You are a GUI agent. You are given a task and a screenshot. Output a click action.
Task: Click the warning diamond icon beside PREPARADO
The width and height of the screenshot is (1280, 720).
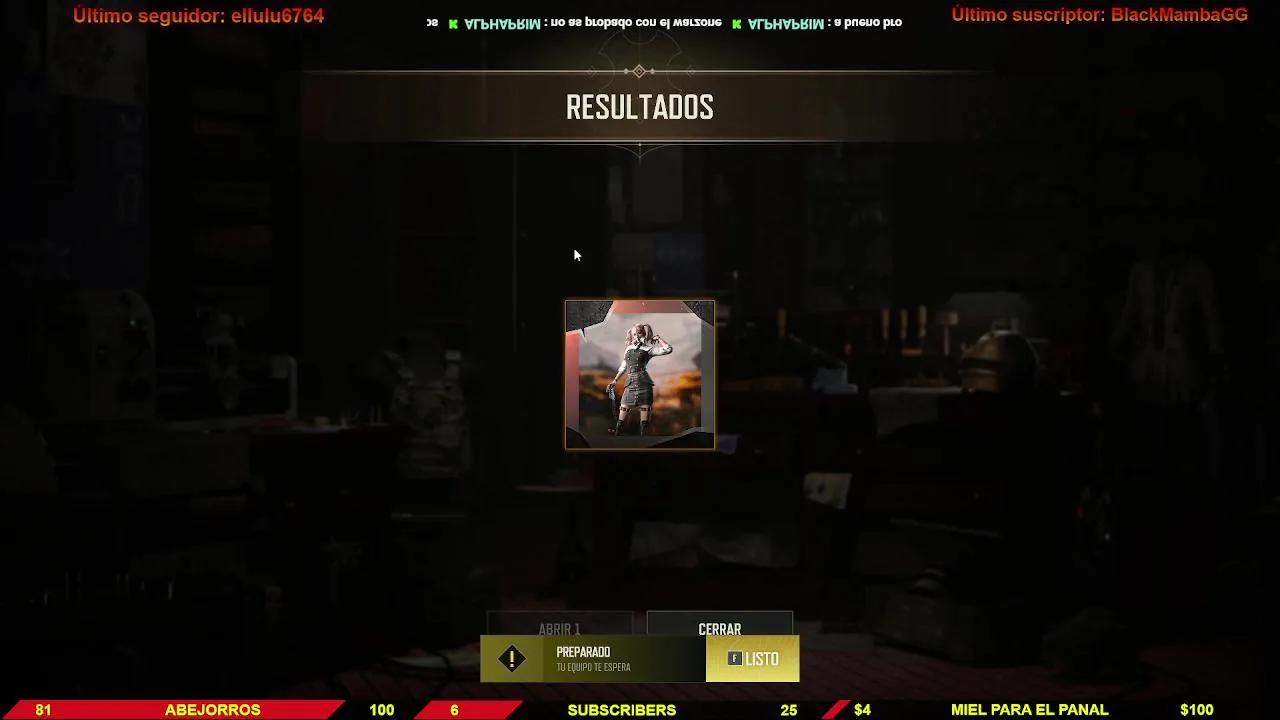tap(513, 658)
